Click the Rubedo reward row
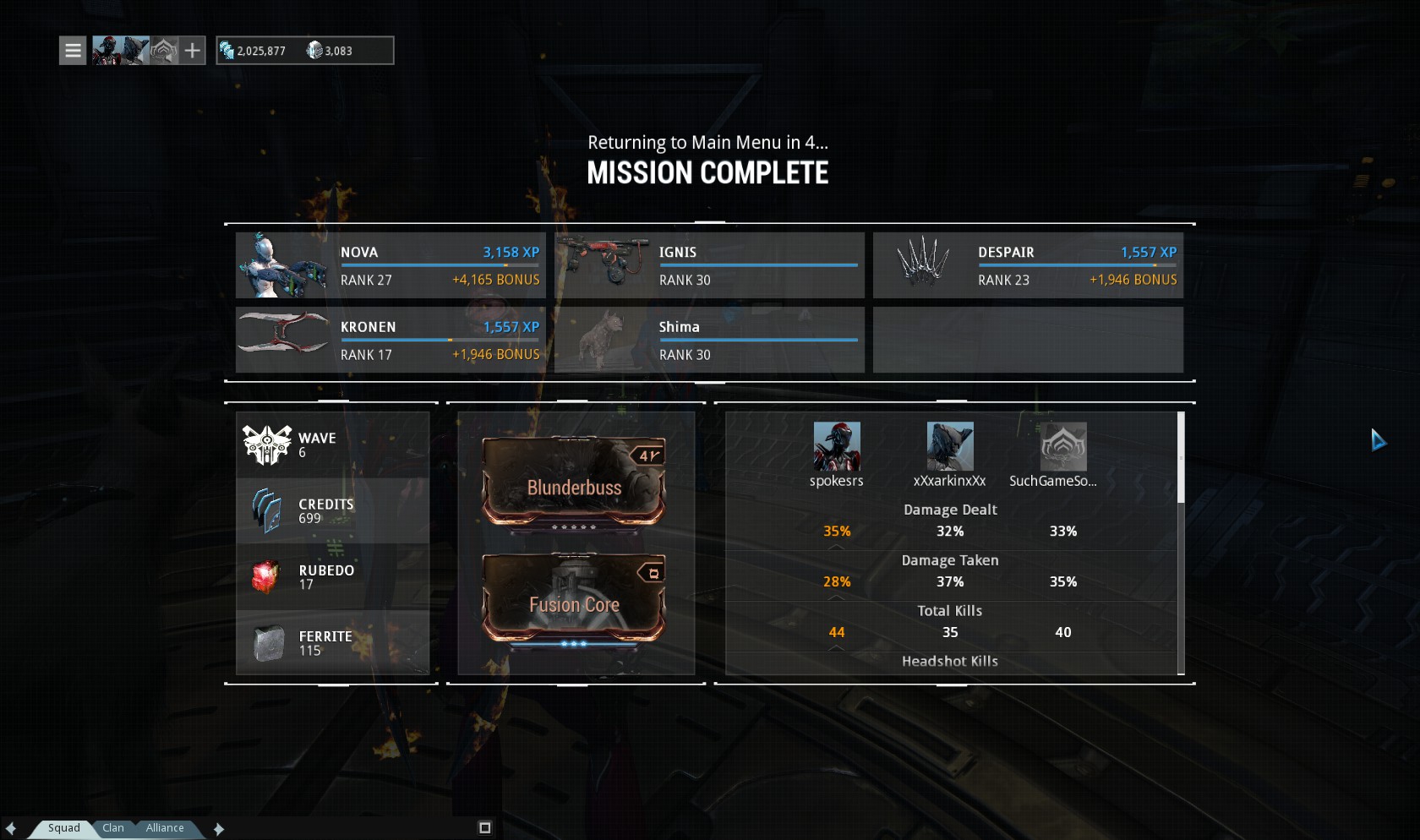This screenshot has width=1420, height=840. (332, 577)
